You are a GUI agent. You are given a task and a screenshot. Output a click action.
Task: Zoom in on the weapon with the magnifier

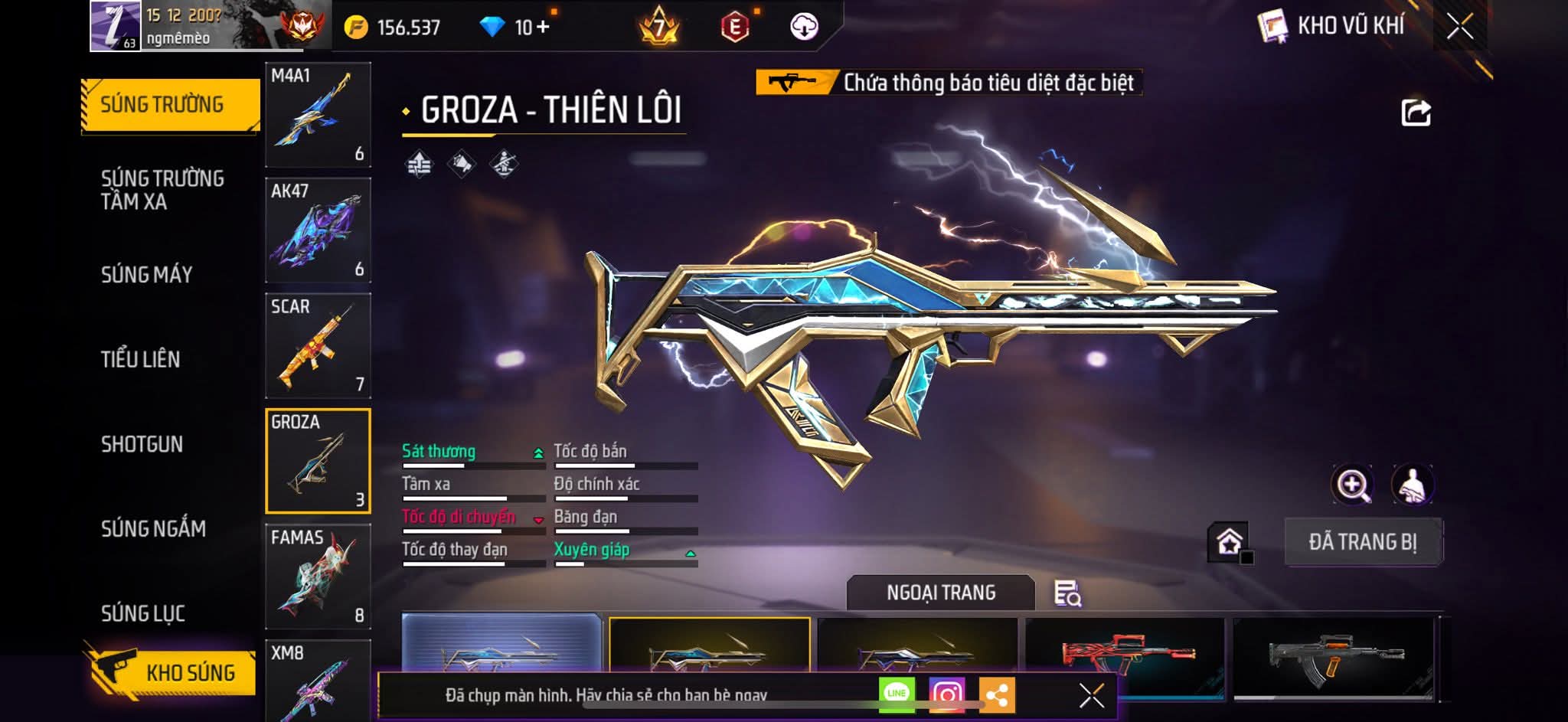(1352, 485)
